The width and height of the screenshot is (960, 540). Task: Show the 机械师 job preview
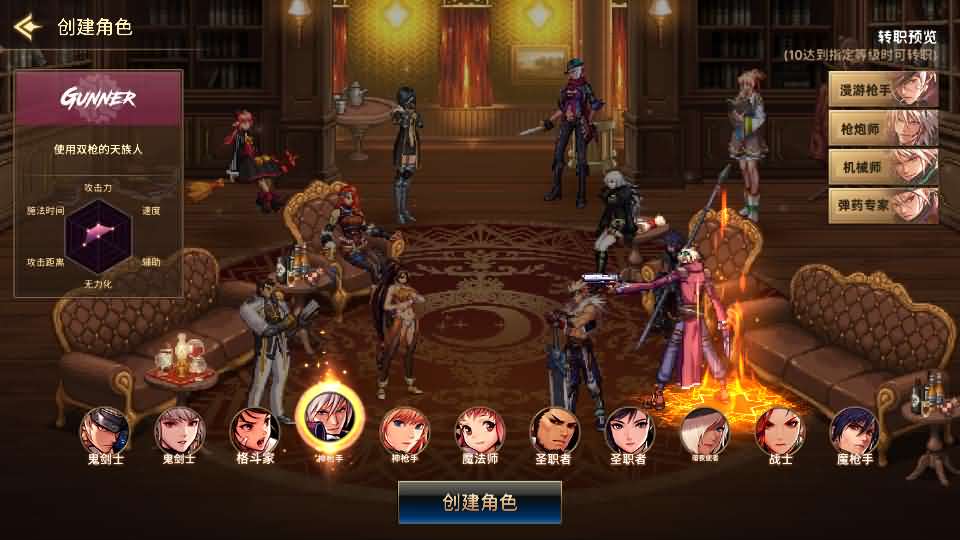(883, 167)
